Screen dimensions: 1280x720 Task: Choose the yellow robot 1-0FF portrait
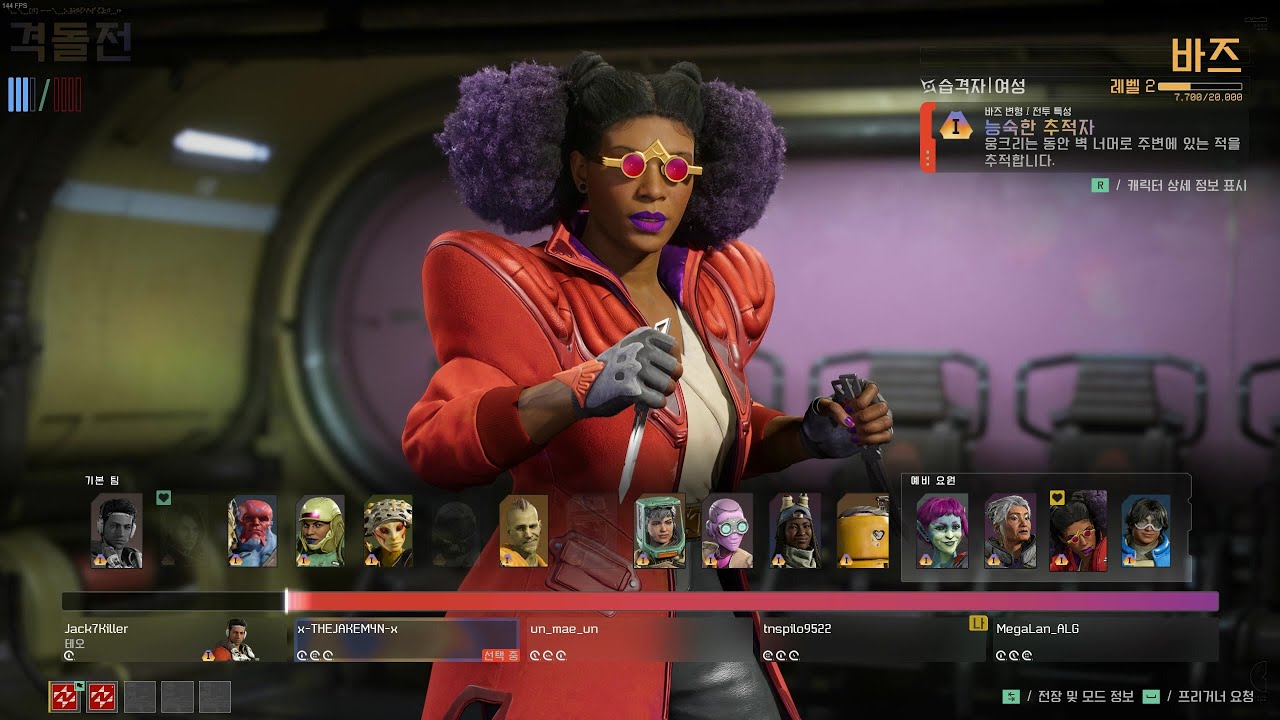862,531
